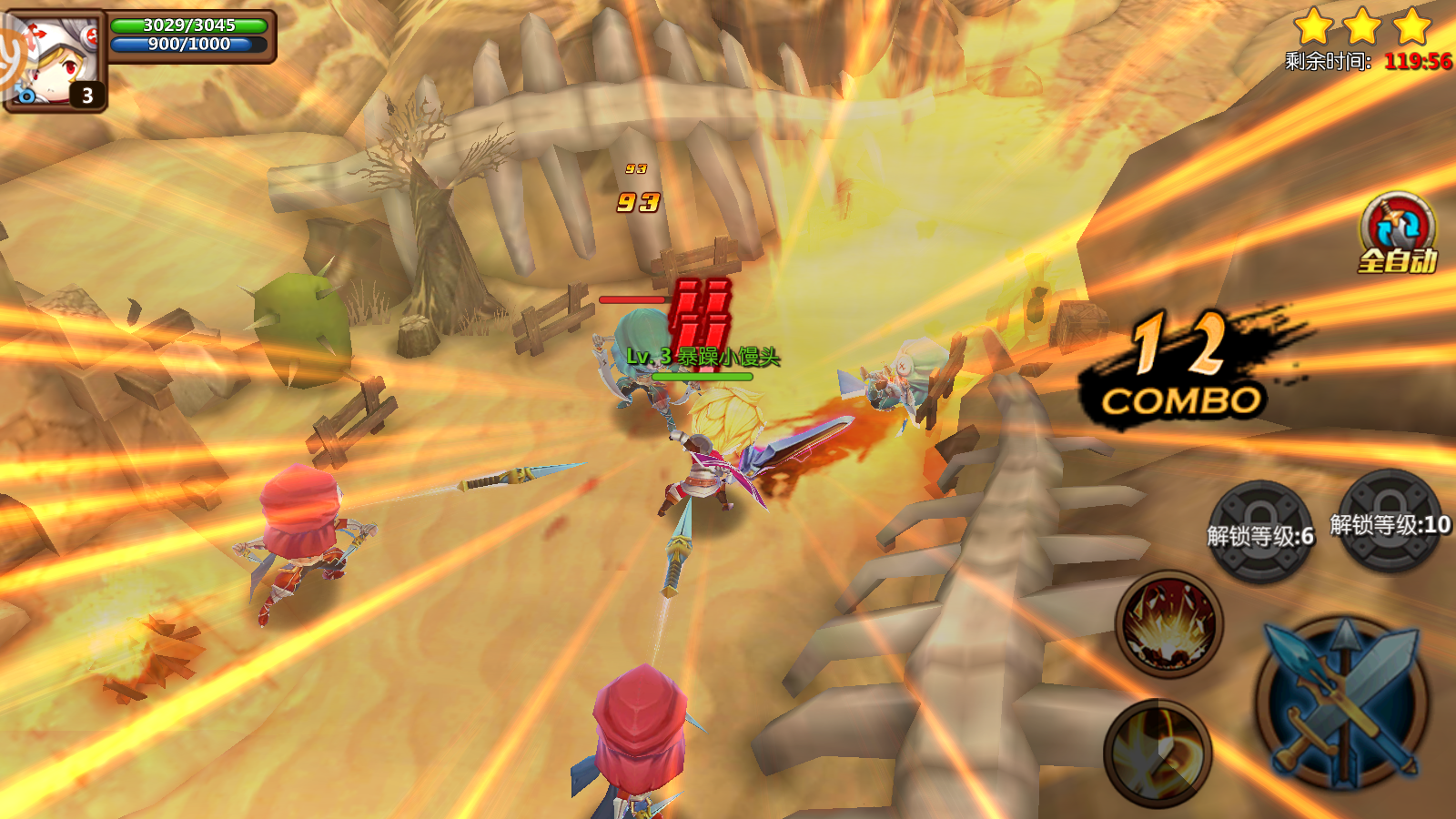1456x819 pixels.
Task: Use the fiery swirl skill icon
Action: [x=1158, y=752]
